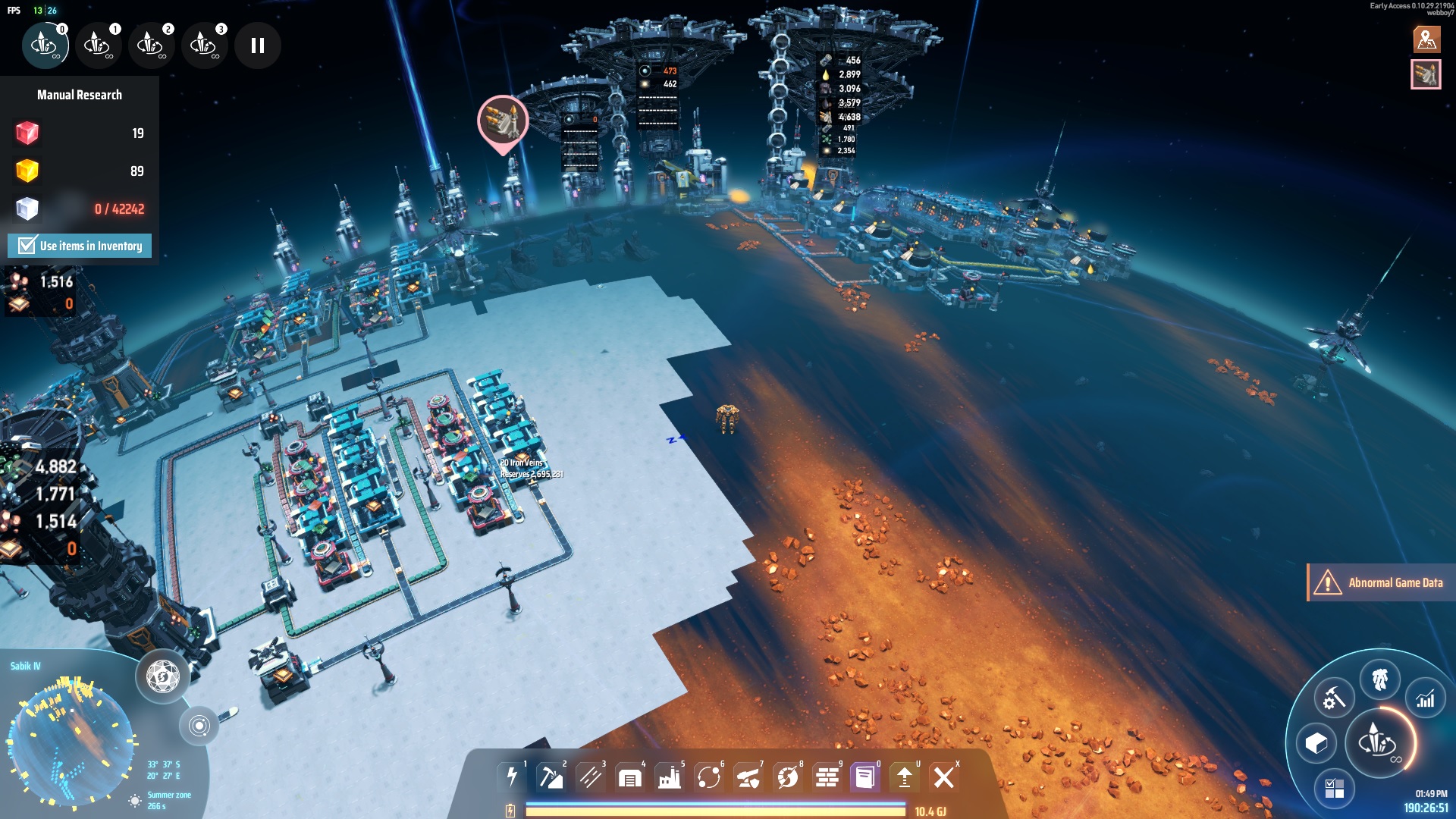Activate the upgrade arrow tool

coord(904,777)
